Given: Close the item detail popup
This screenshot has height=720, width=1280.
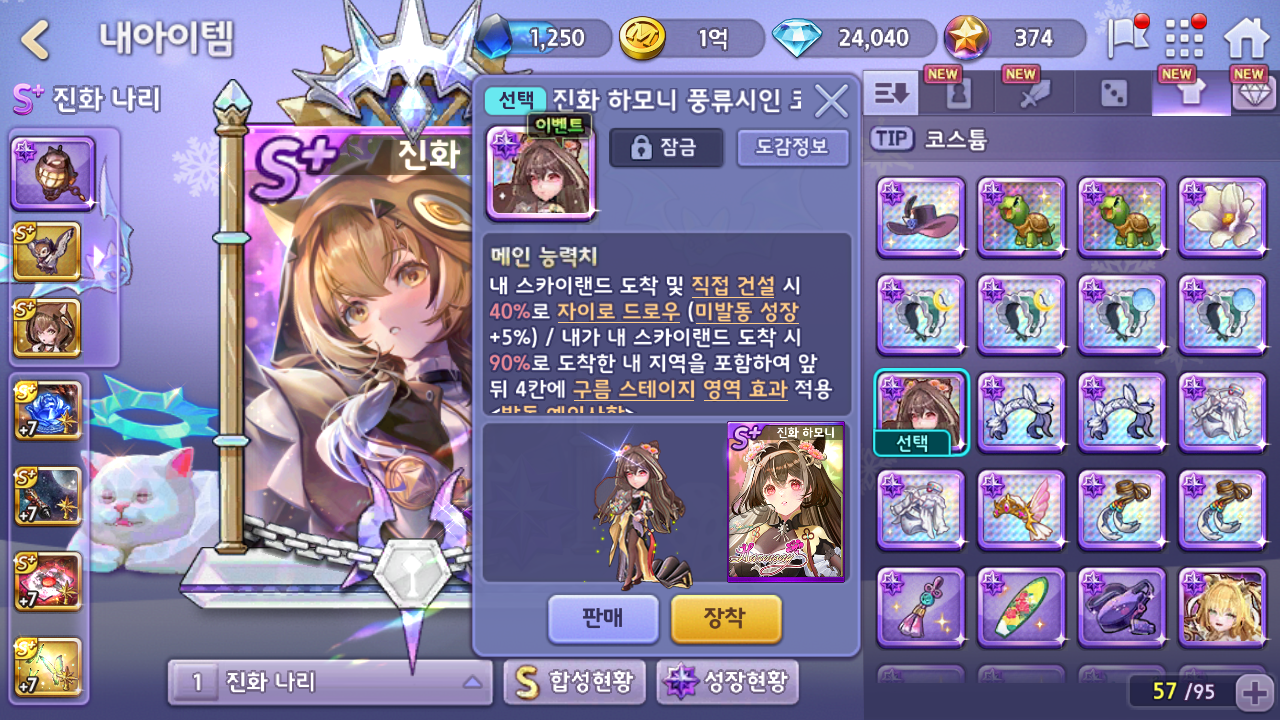Looking at the screenshot, I should [x=831, y=100].
